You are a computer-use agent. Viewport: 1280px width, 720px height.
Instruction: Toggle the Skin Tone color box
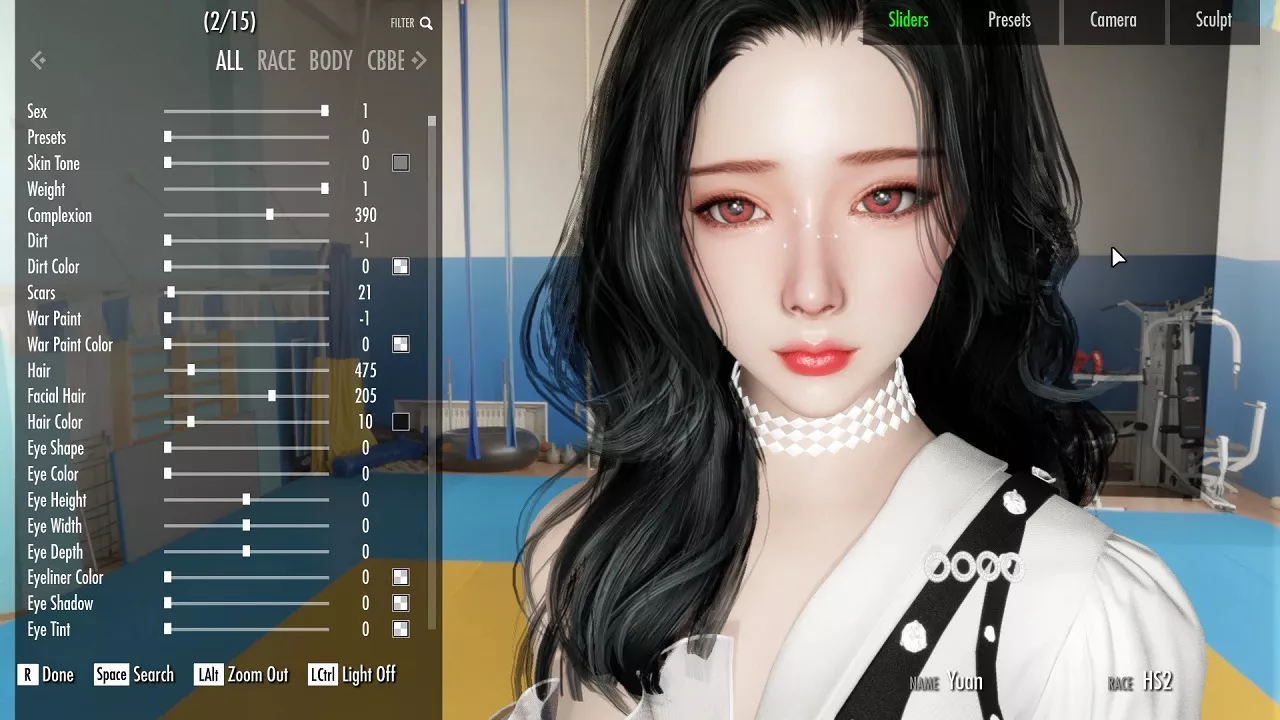pos(400,162)
